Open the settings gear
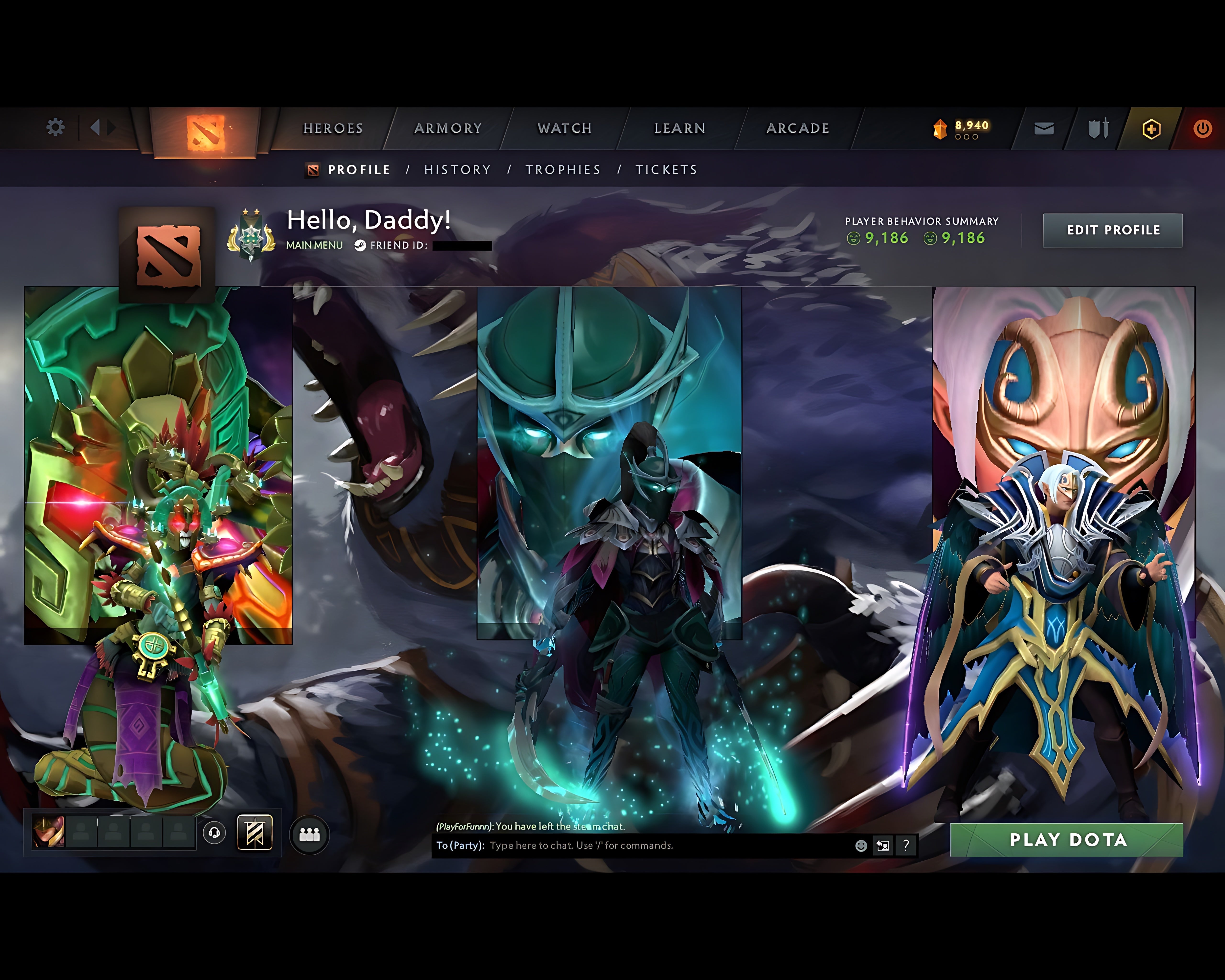The width and height of the screenshot is (1225, 980). (x=55, y=128)
